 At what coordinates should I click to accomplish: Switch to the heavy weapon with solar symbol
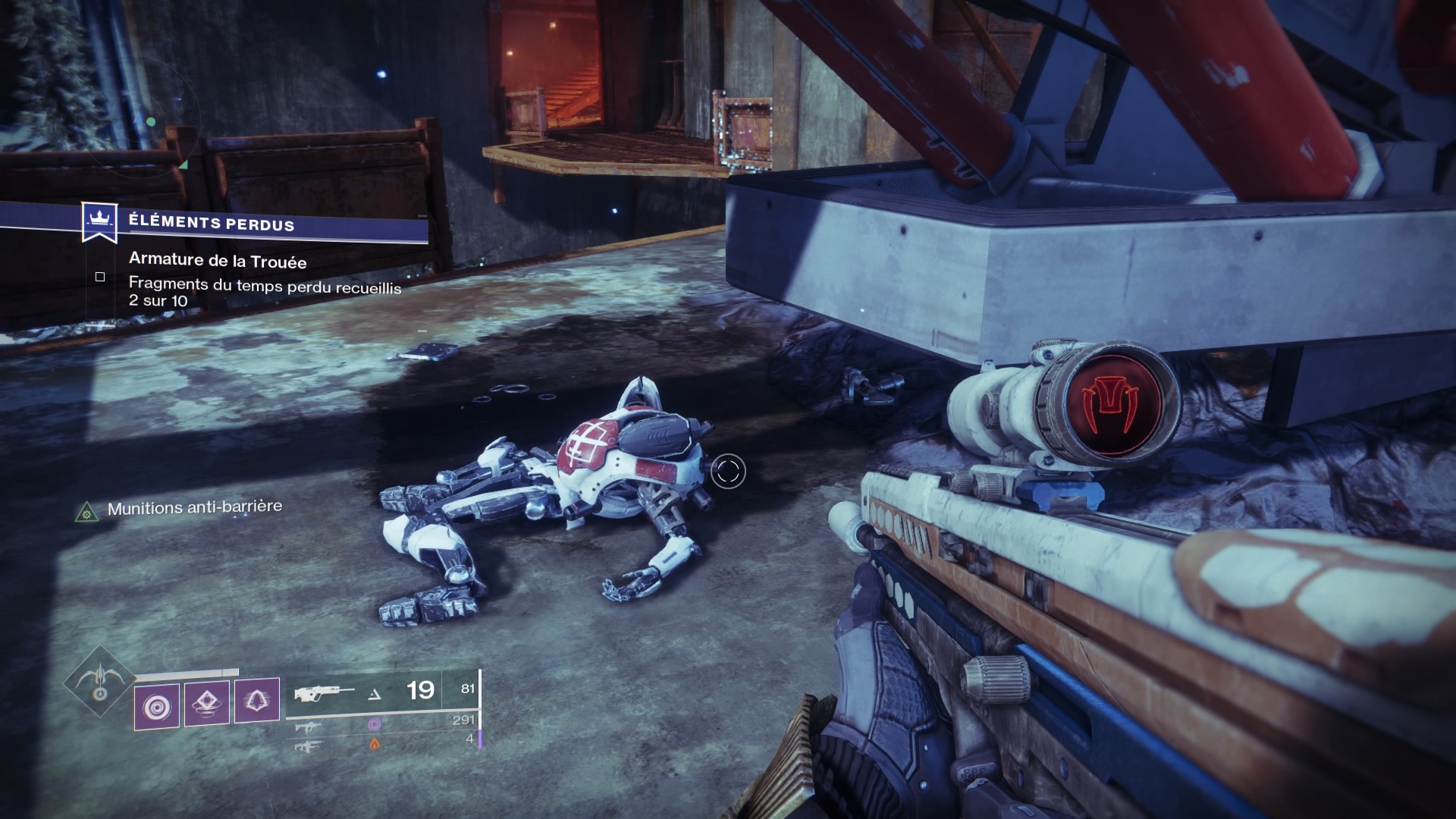(308, 746)
